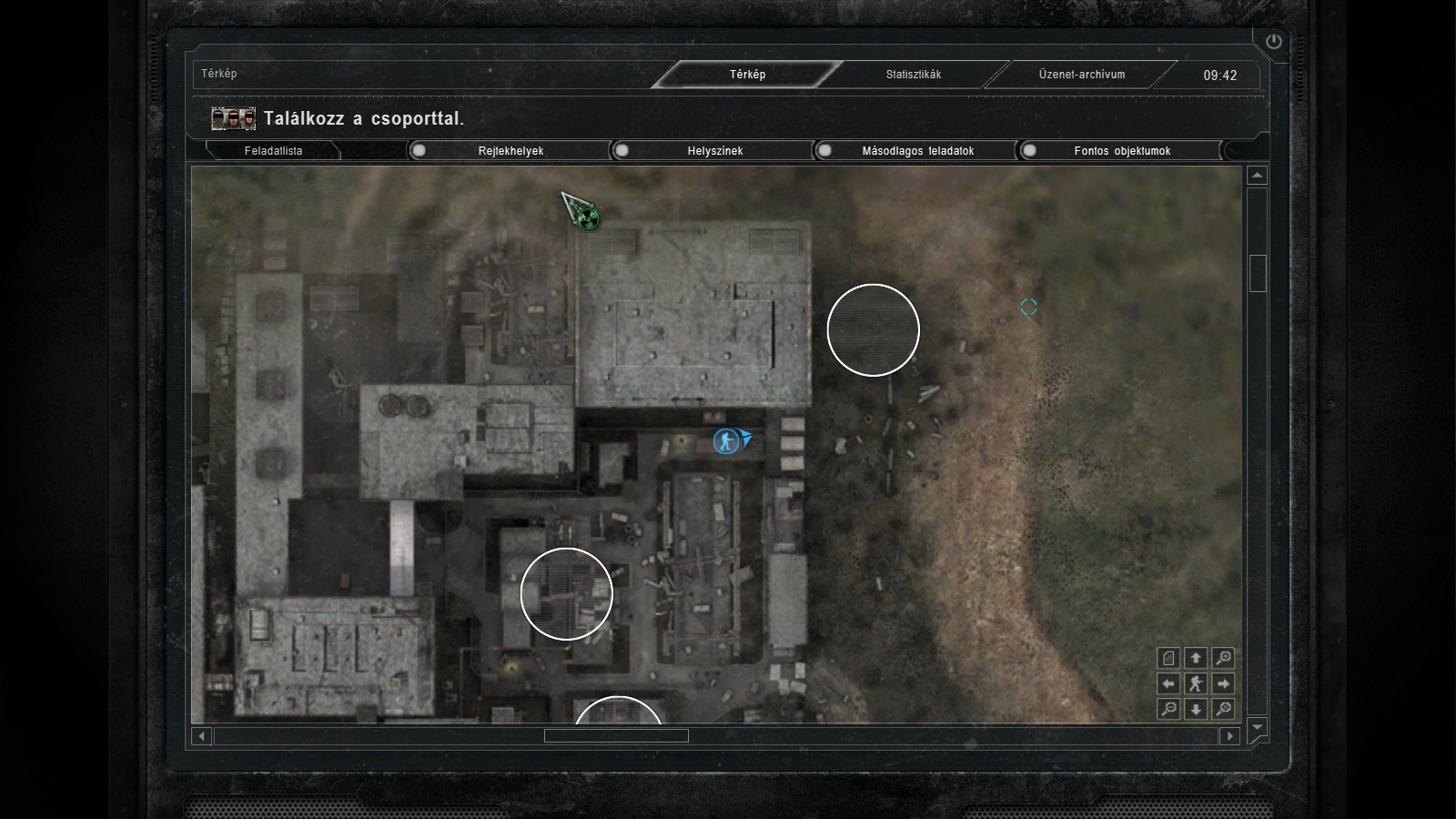Zoom in with the plus magnifier button
The height and width of the screenshot is (819, 1456).
point(1224,658)
